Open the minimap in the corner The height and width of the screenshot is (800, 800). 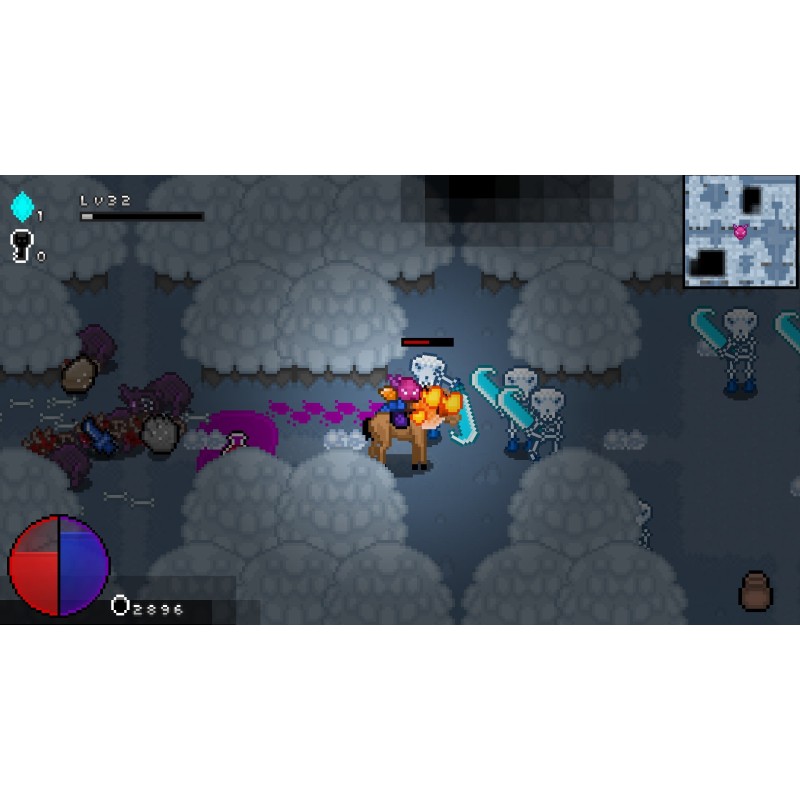[x=740, y=231]
